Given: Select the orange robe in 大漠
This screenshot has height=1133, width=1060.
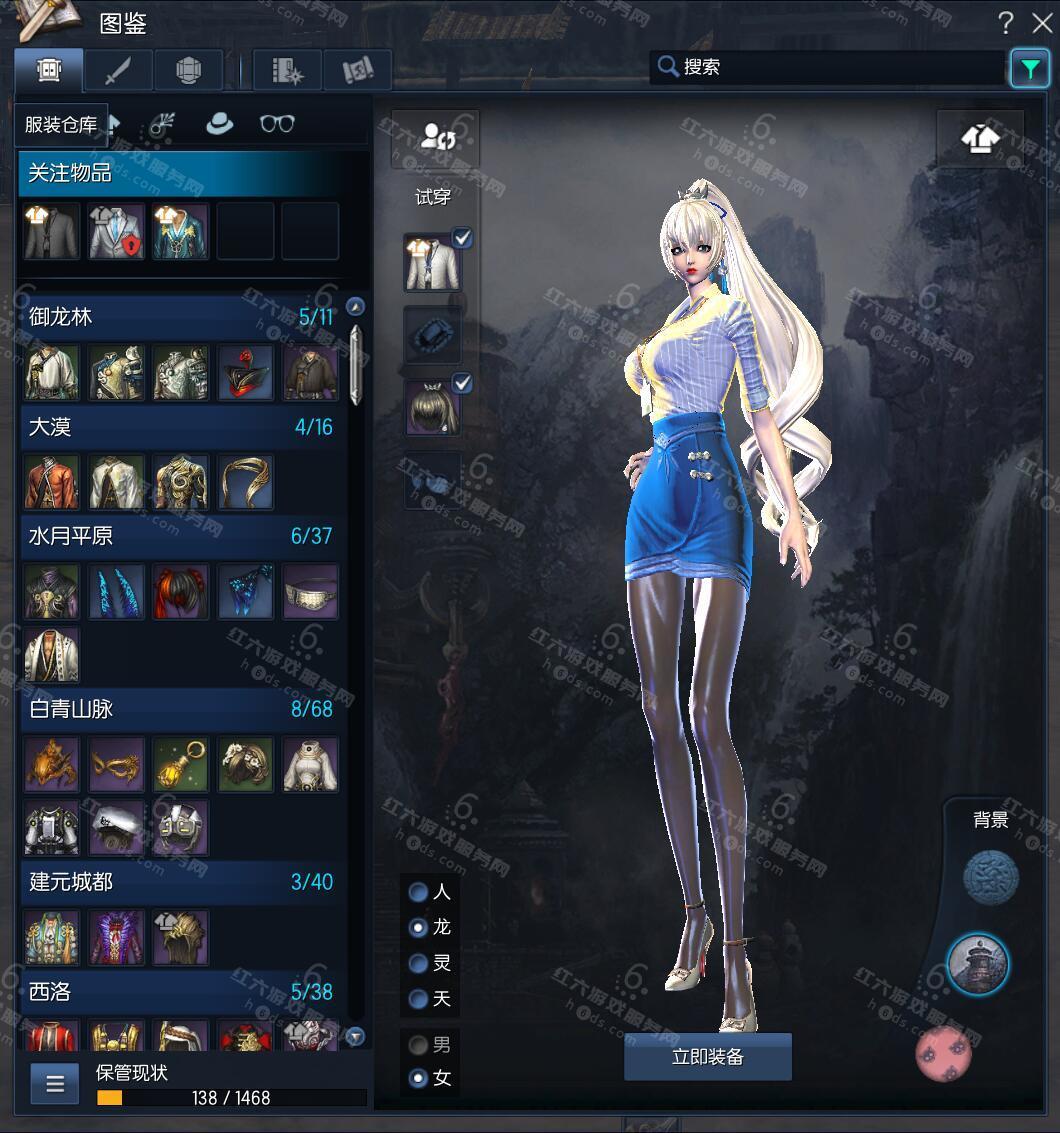Looking at the screenshot, I should (x=52, y=482).
